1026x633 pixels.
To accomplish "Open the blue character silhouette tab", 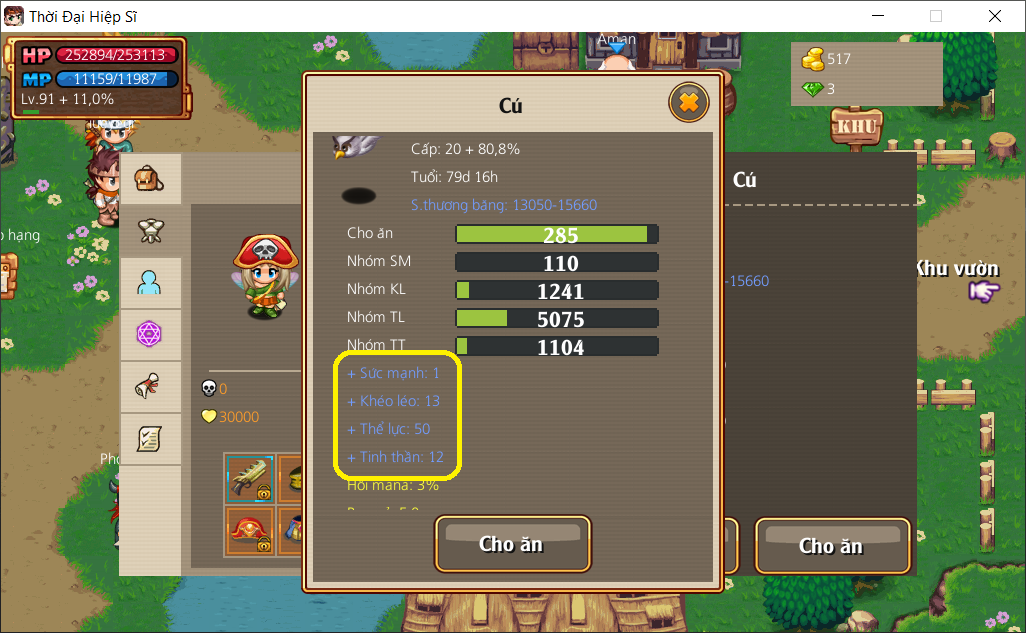I will 150,284.
